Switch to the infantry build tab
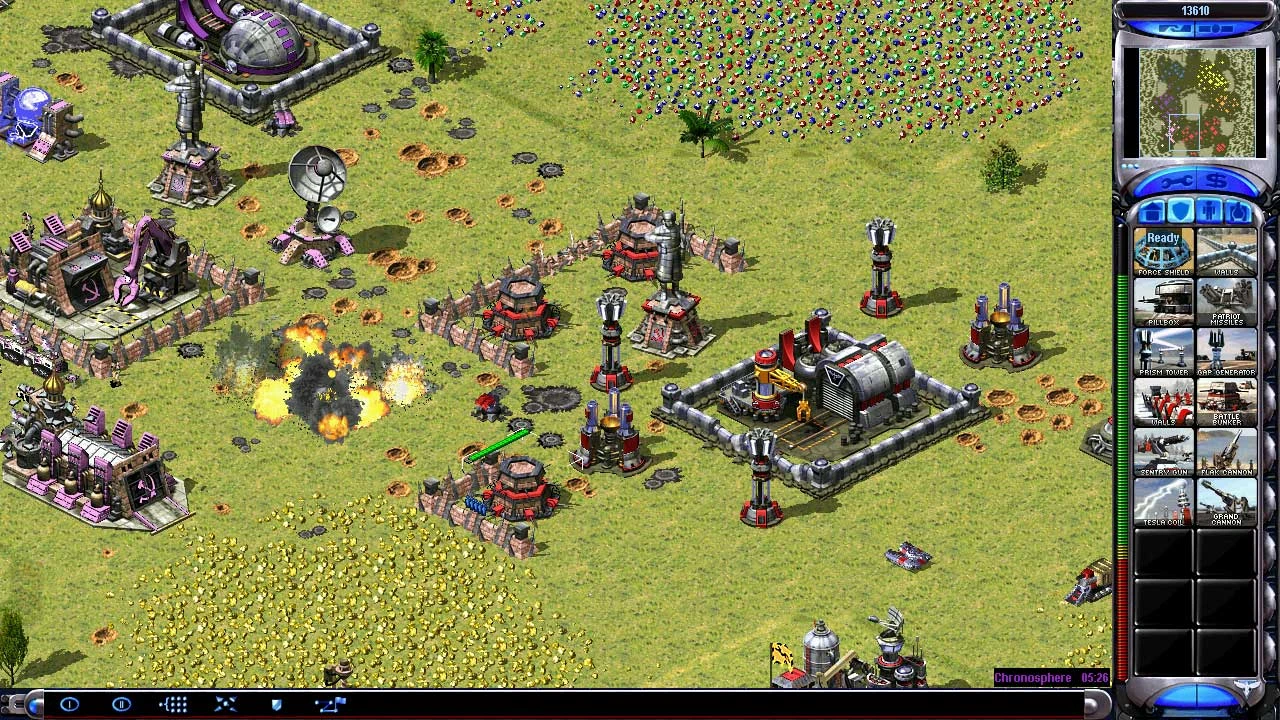 click(1210, 212)
